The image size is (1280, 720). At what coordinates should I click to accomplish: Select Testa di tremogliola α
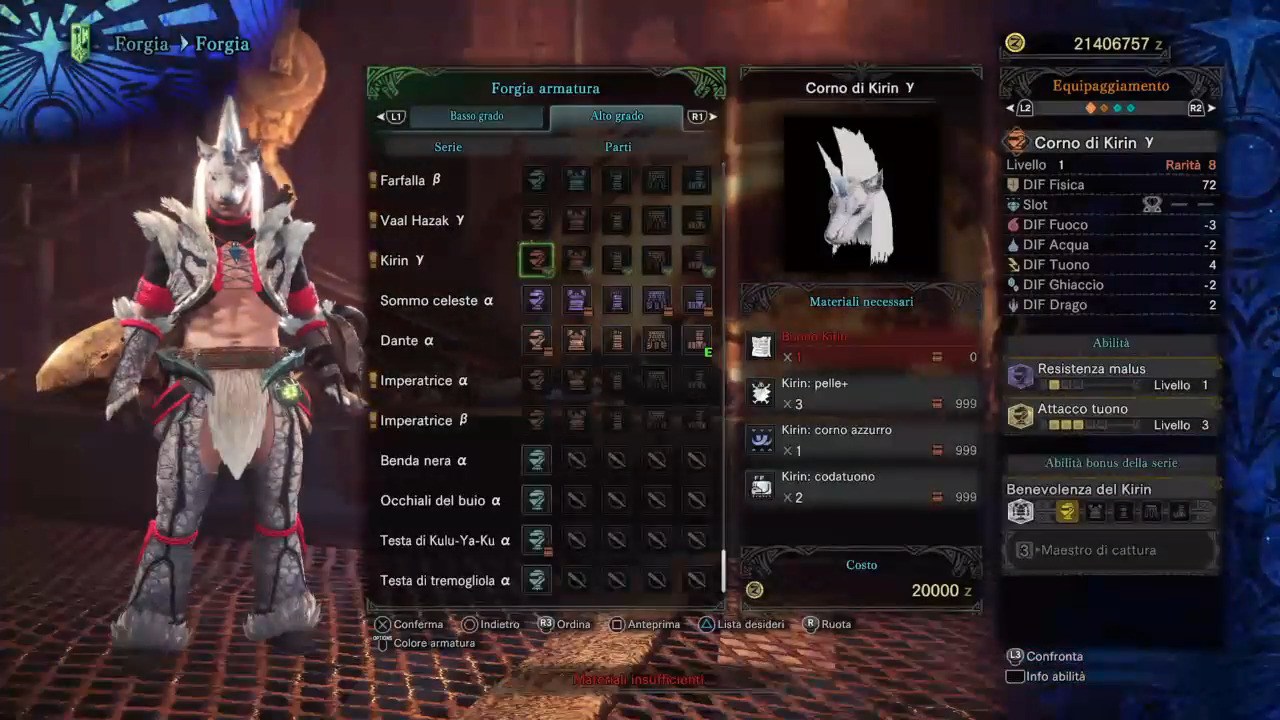point(444,581)
